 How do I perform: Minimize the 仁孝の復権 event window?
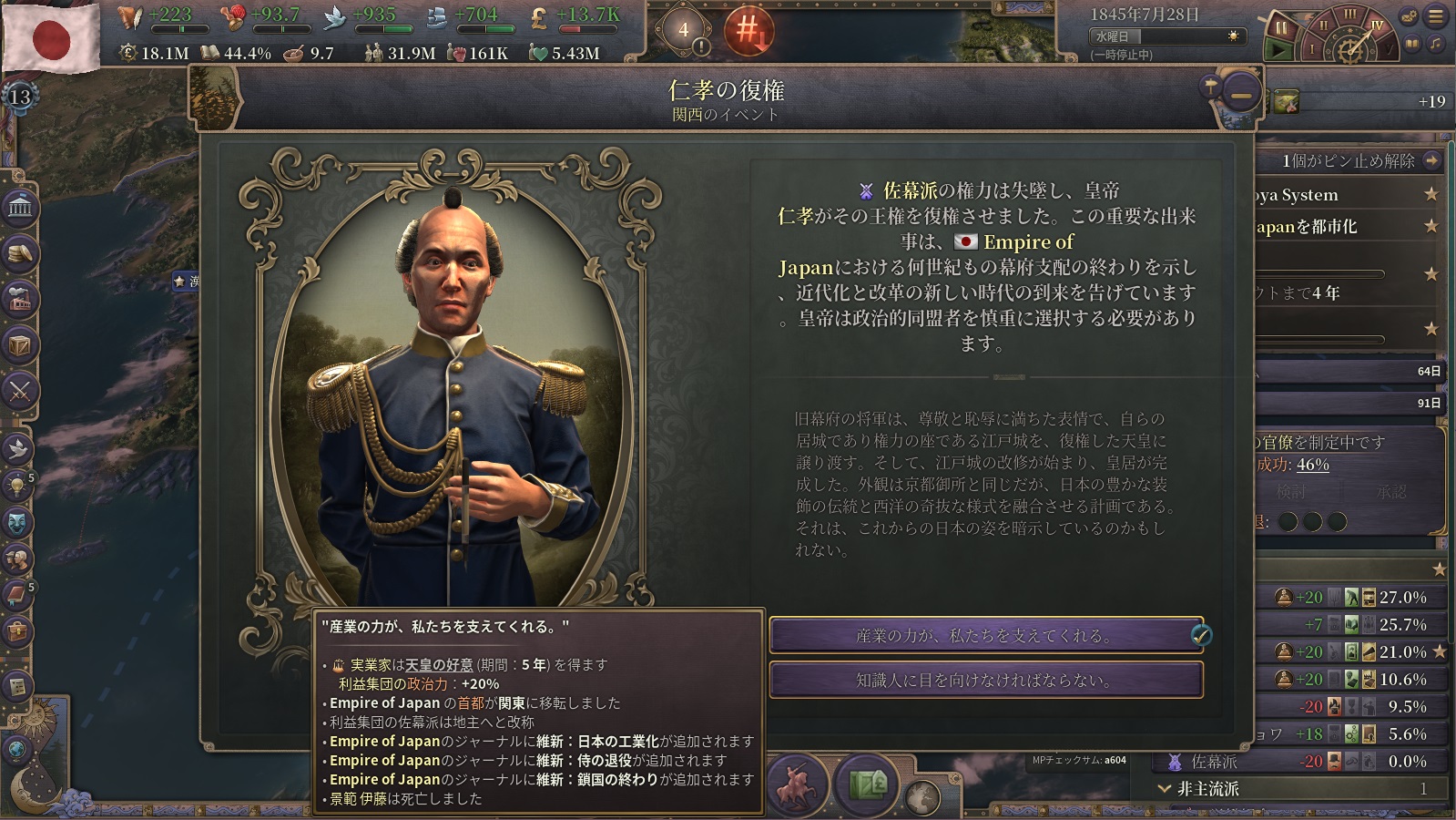(x=1241, y=93)
